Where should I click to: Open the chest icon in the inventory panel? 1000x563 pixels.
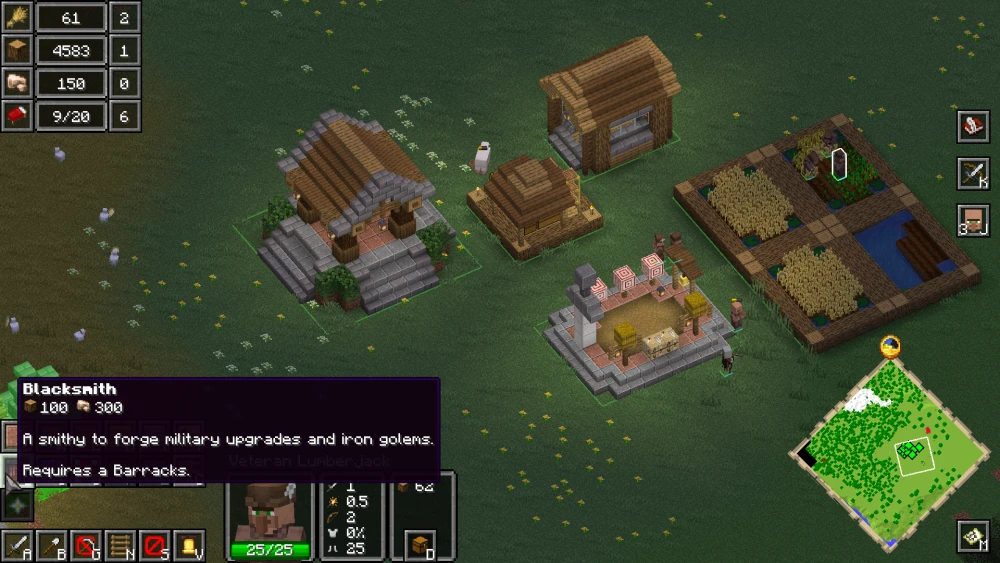[x=422, y=546]
